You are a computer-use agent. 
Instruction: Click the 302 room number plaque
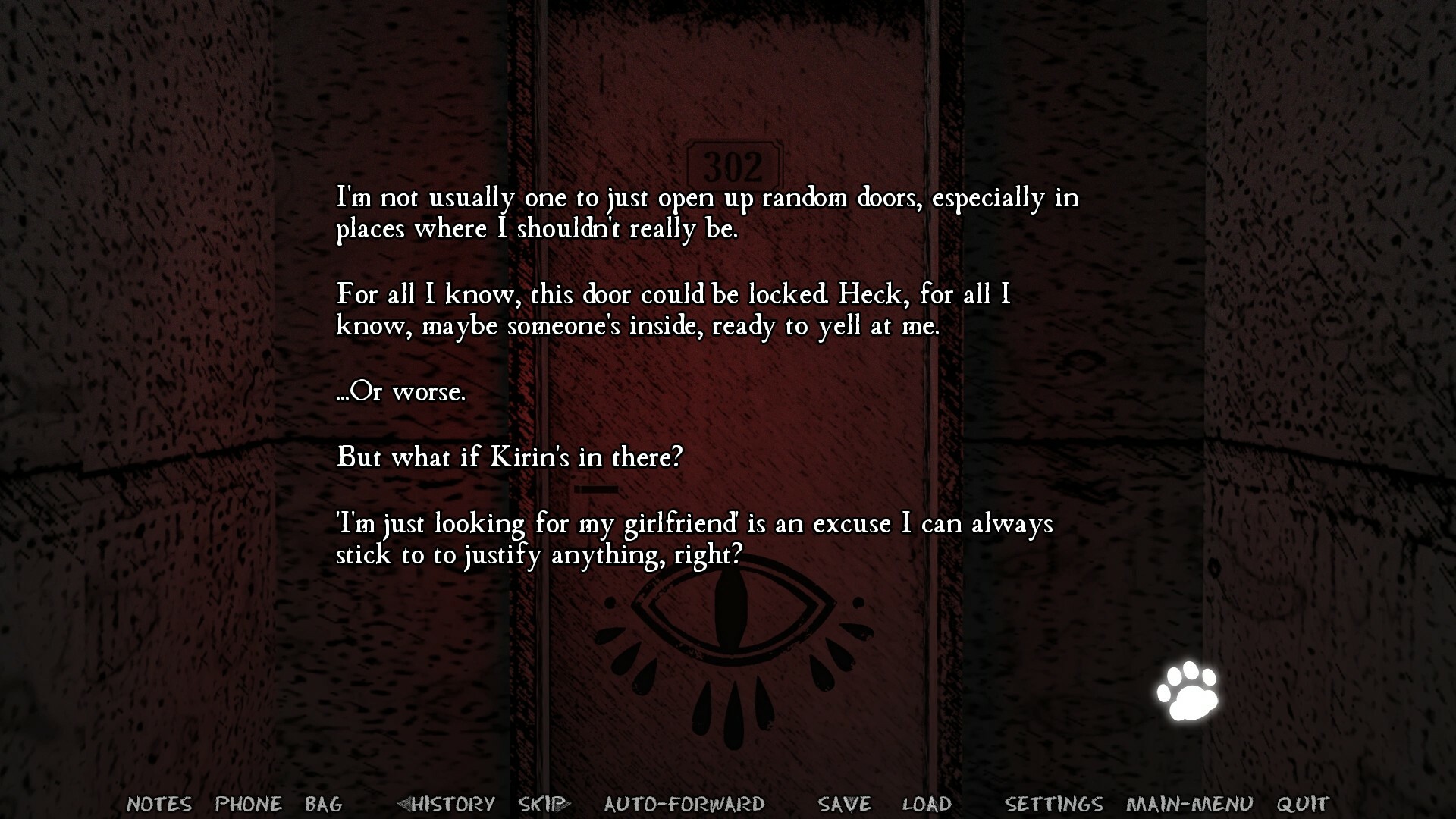point(734,159)
